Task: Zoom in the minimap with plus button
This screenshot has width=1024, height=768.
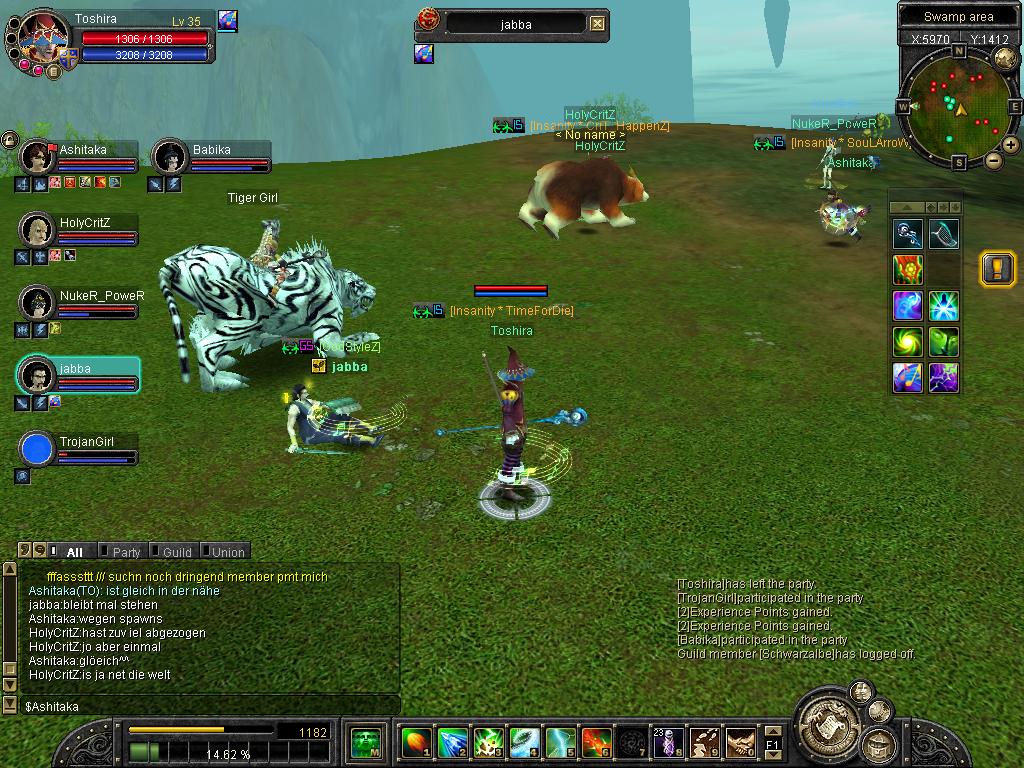Action: coord(1010,146)
